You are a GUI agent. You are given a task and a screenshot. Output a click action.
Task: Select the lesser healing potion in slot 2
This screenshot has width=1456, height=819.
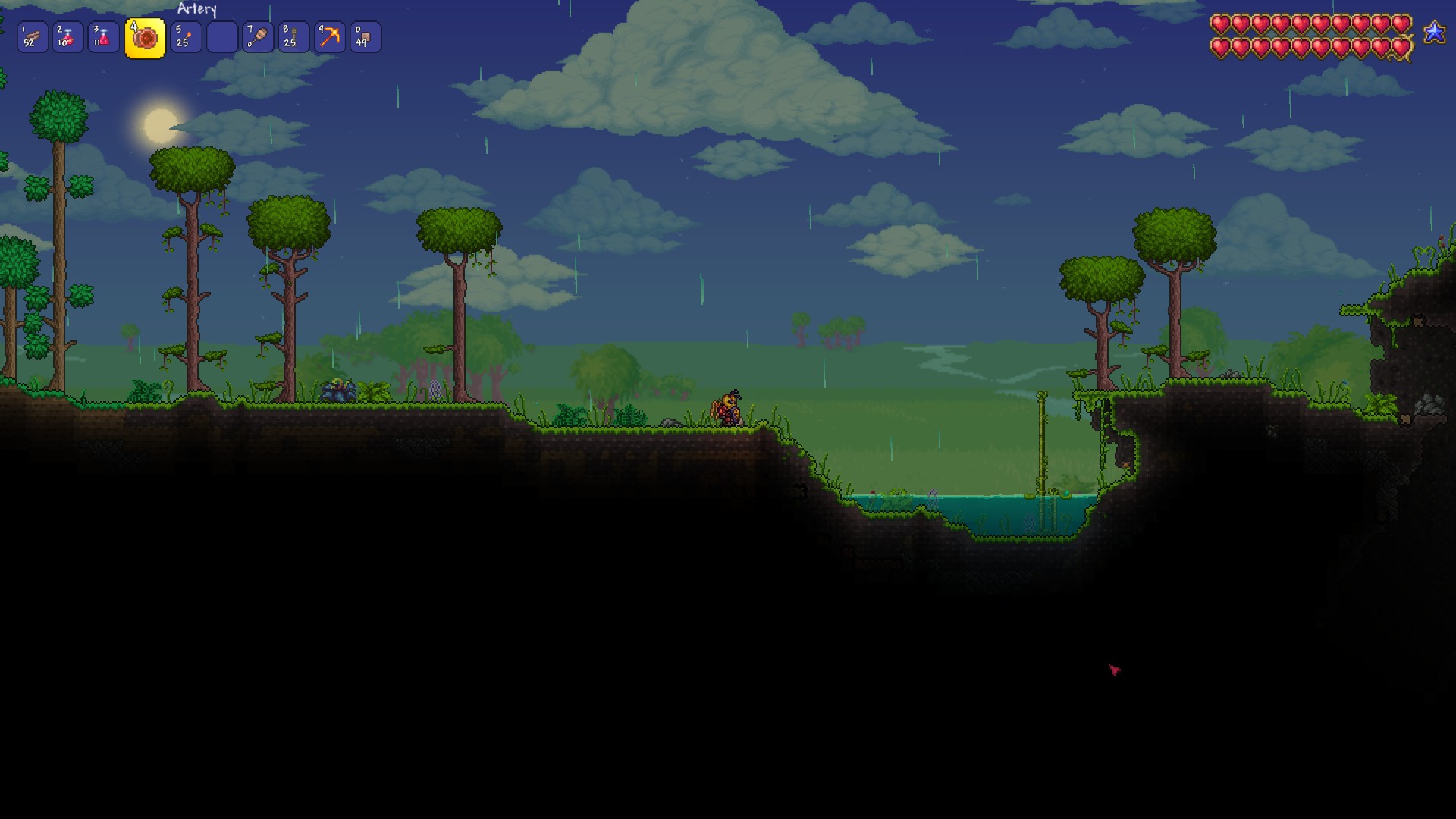69,36
